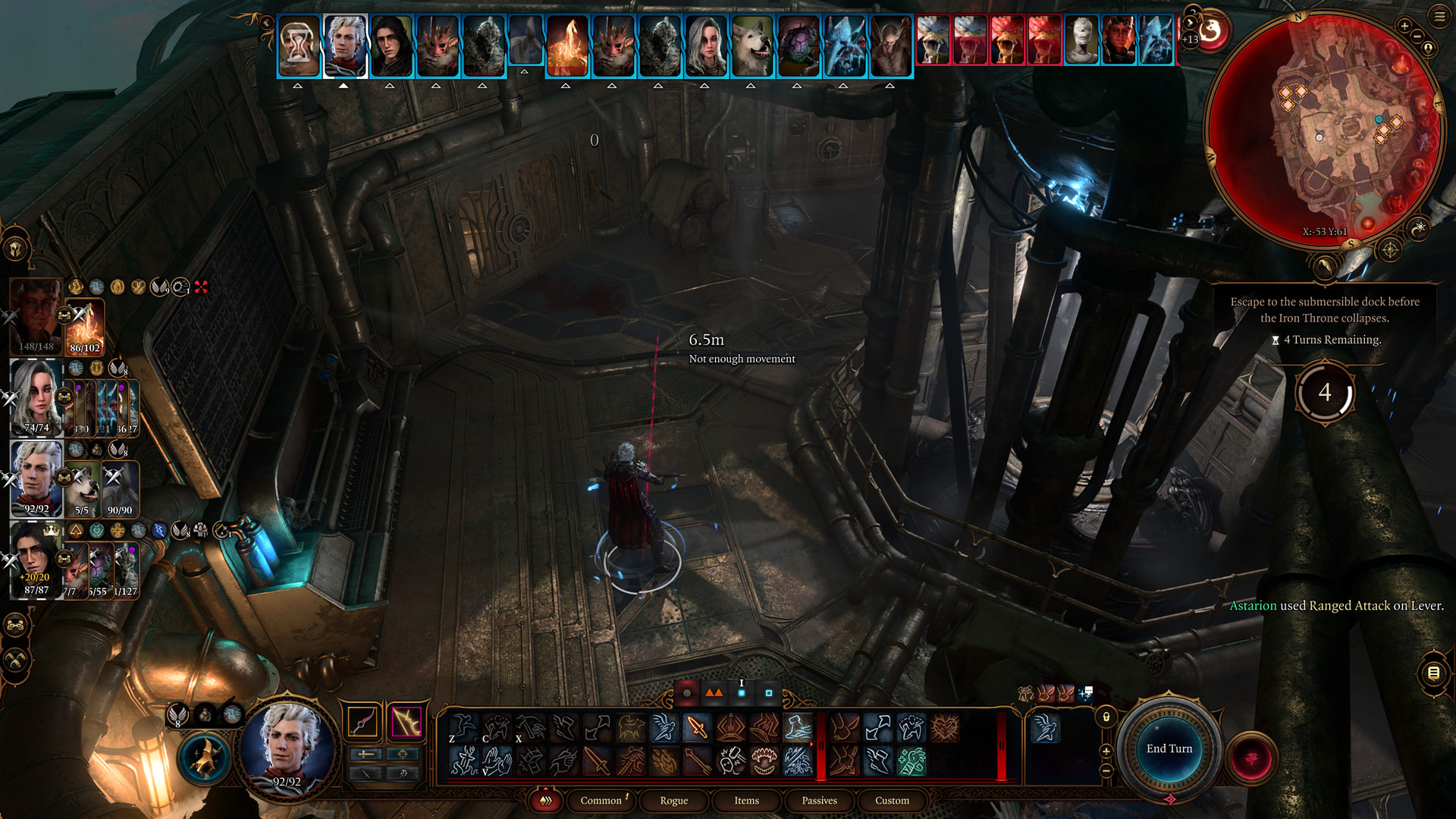The height and width of the screenshot is (819, 1456).
Task: Select the dark-haired crowned man's party portrait
Action: click(34, 557)
